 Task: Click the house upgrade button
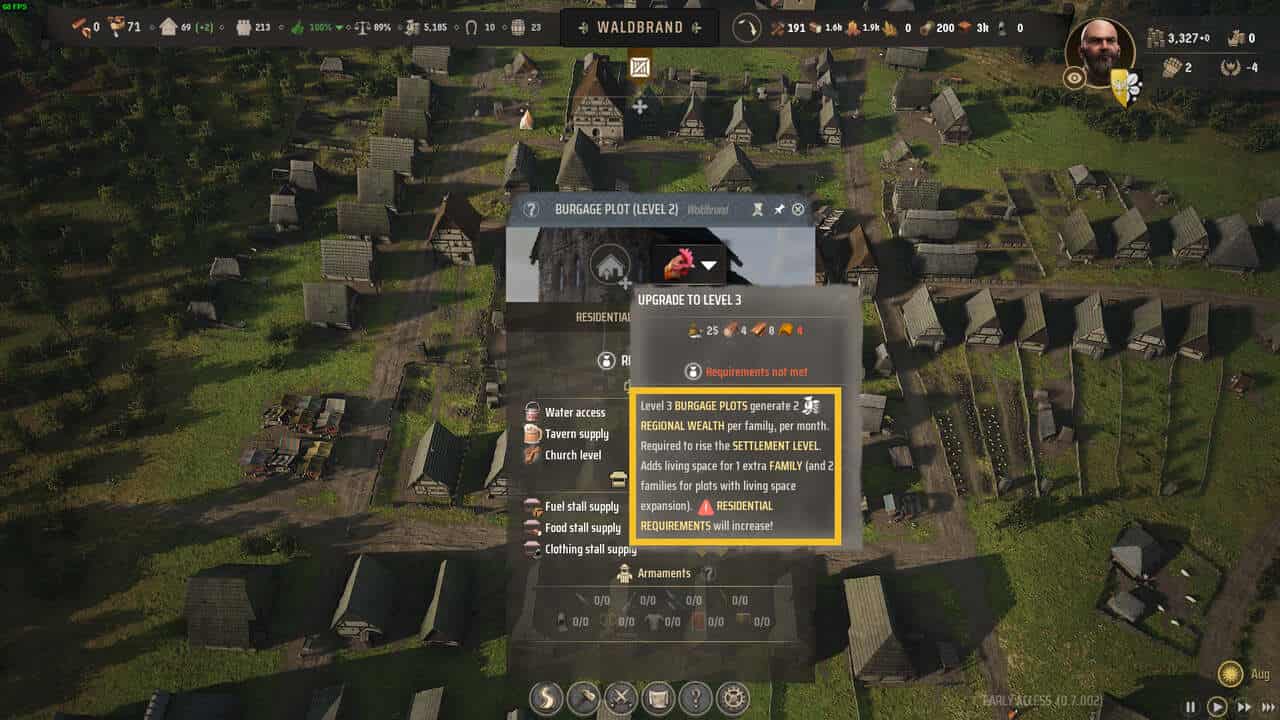(609, 266)
